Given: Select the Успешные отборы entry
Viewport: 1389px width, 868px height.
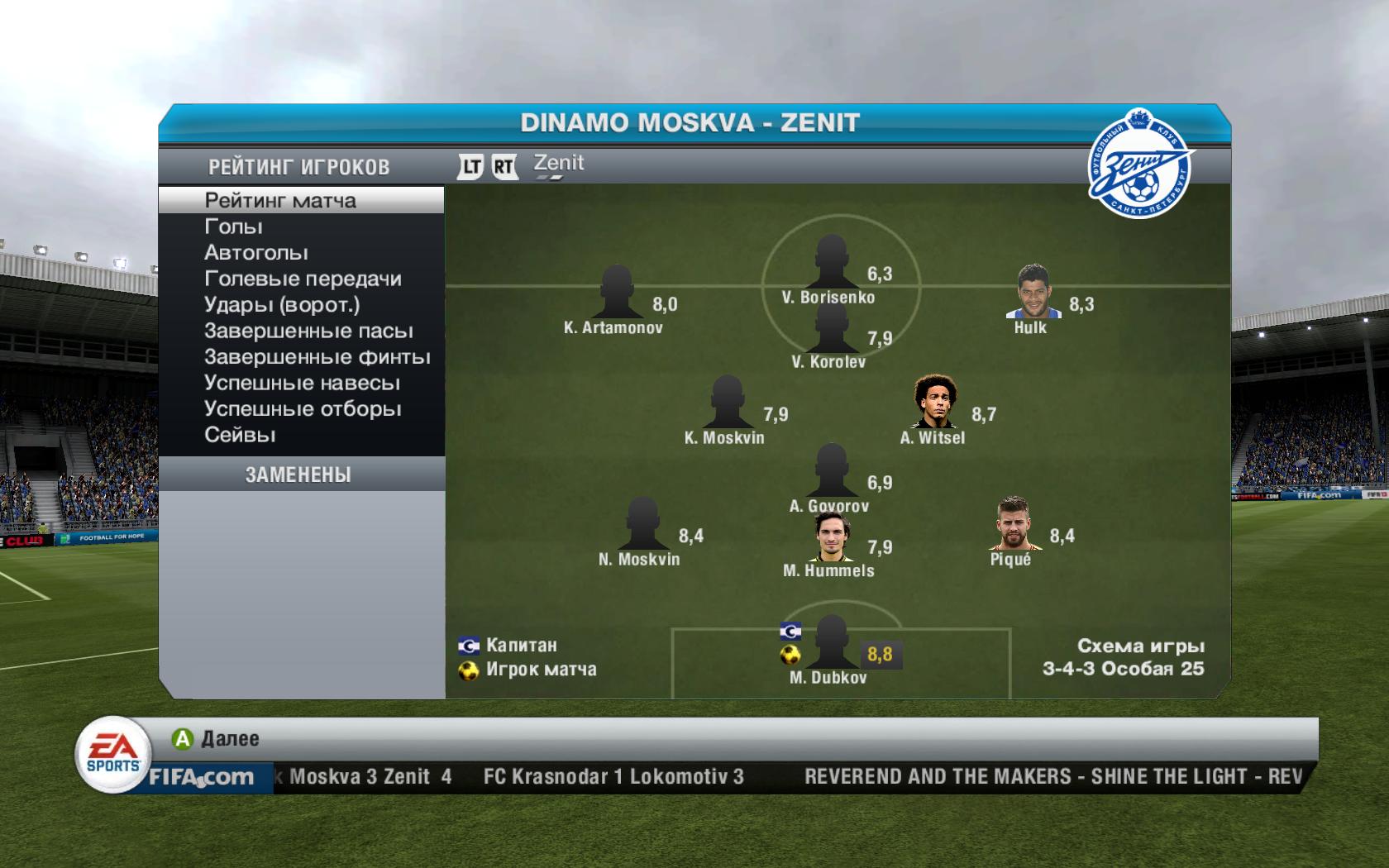Looking at the screenshot, I should tap(303, 409).
